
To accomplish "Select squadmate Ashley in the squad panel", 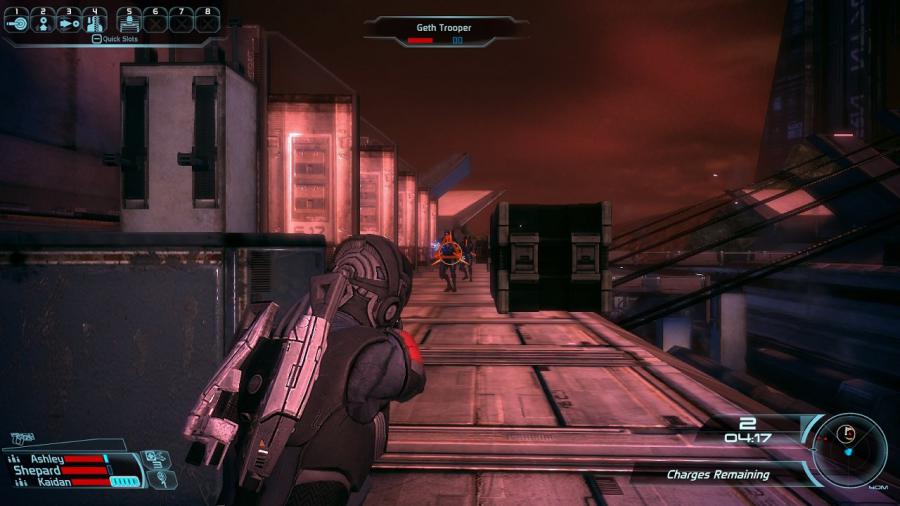I will [47, 459].
